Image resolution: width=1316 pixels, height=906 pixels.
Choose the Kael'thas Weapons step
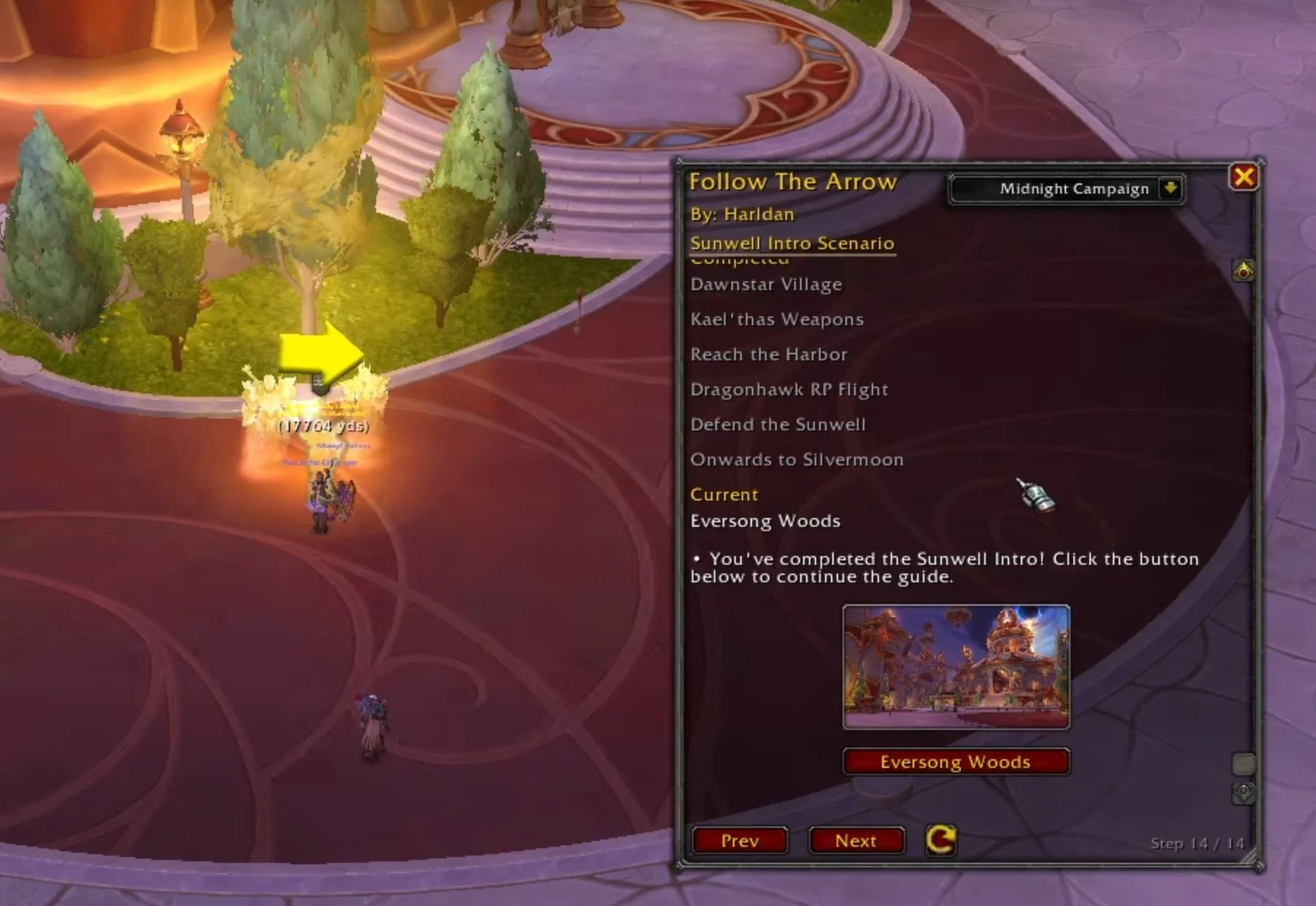pos(777,319)
